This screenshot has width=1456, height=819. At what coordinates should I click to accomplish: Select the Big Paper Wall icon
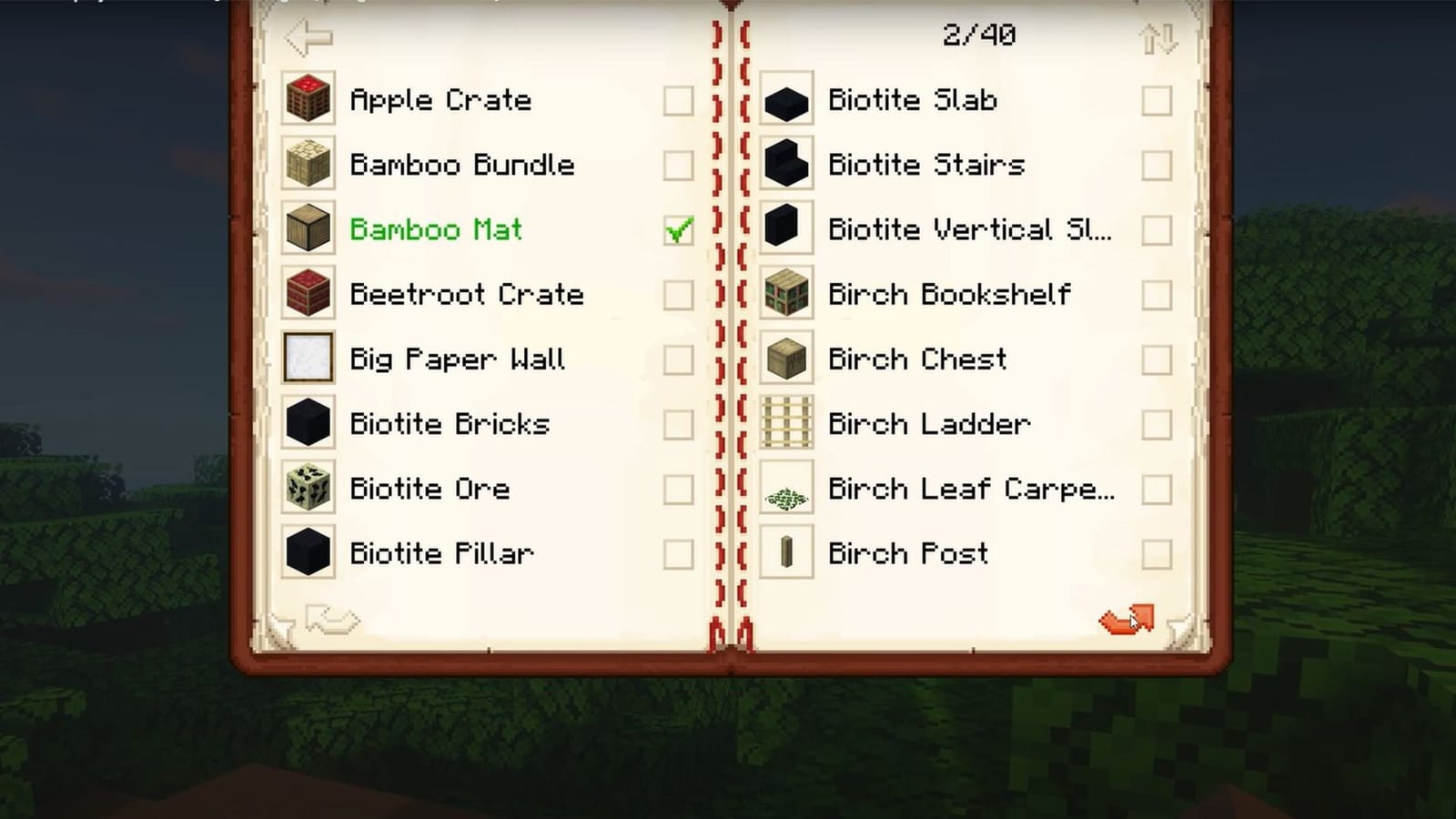pyautogui.click(x=308, y=359)
